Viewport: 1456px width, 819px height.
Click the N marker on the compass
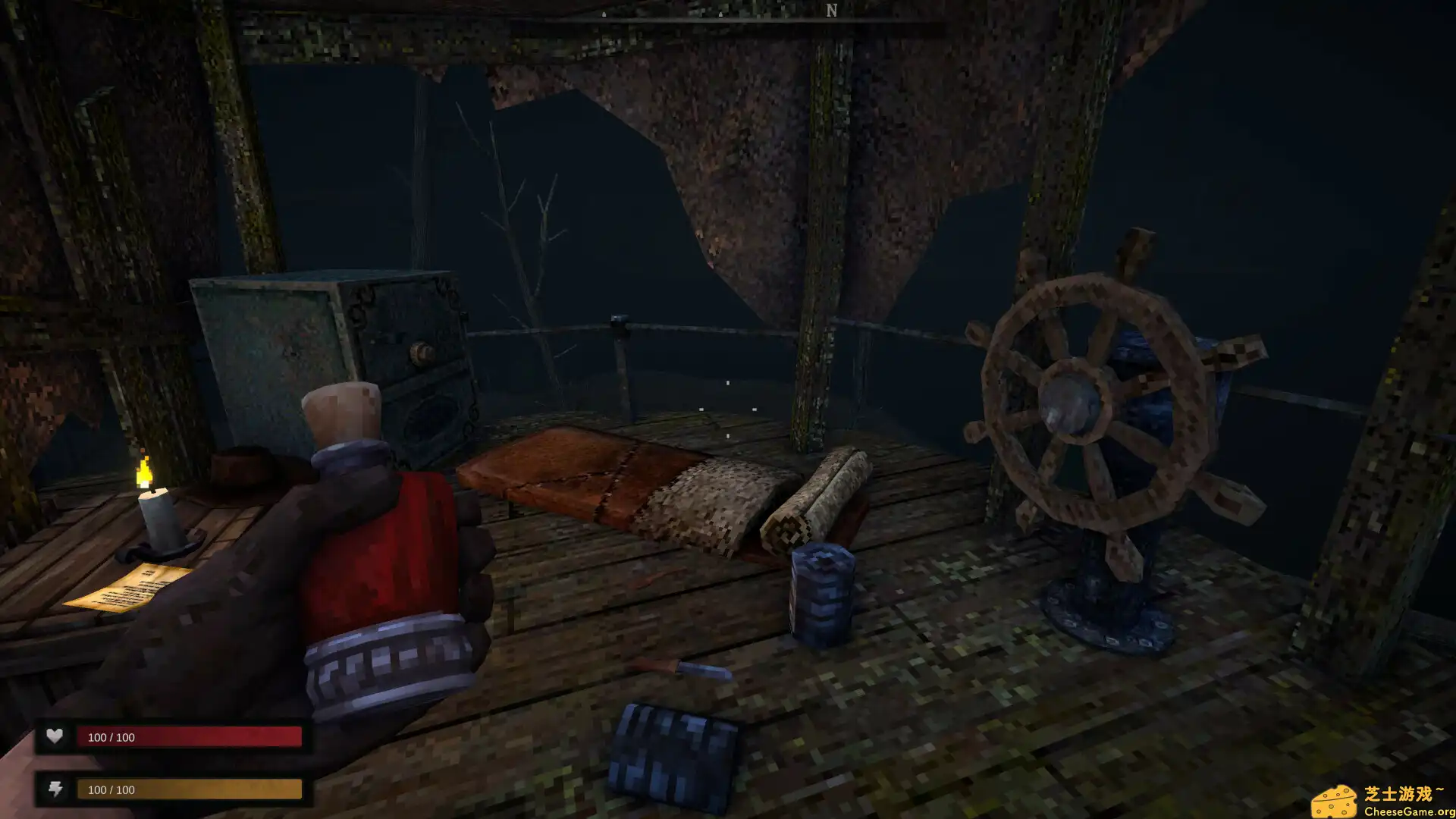click(x=831, y=11)
